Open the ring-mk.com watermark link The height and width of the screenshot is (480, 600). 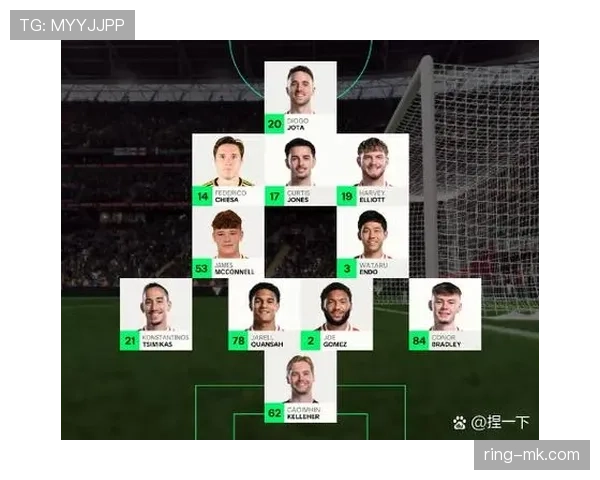tap(531, 455)
